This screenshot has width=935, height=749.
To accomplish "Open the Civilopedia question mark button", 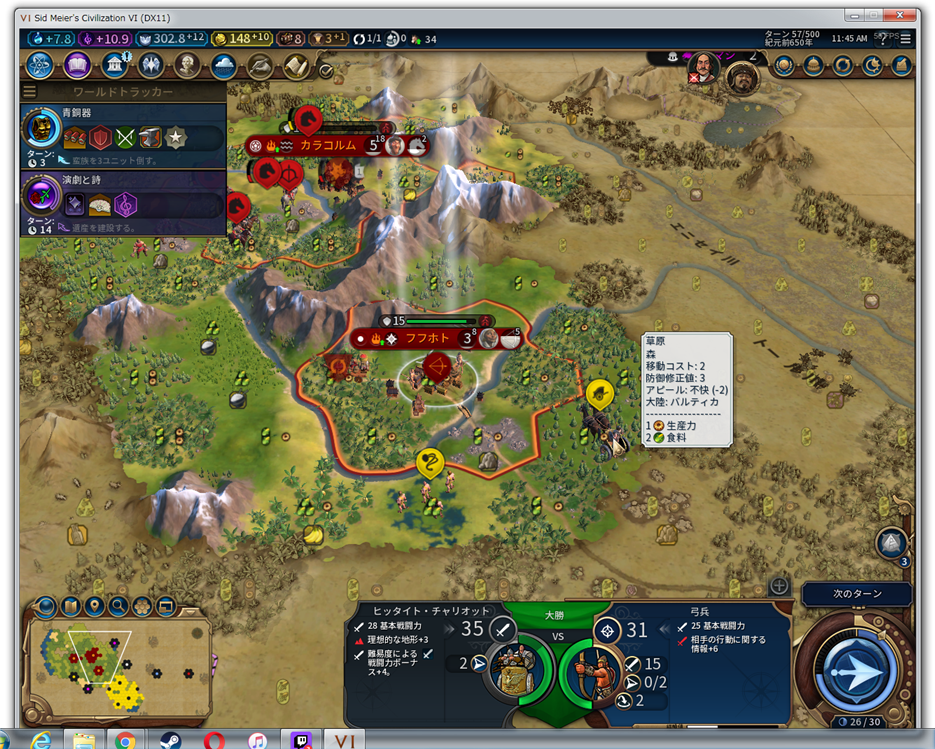I will pos(883,39).
